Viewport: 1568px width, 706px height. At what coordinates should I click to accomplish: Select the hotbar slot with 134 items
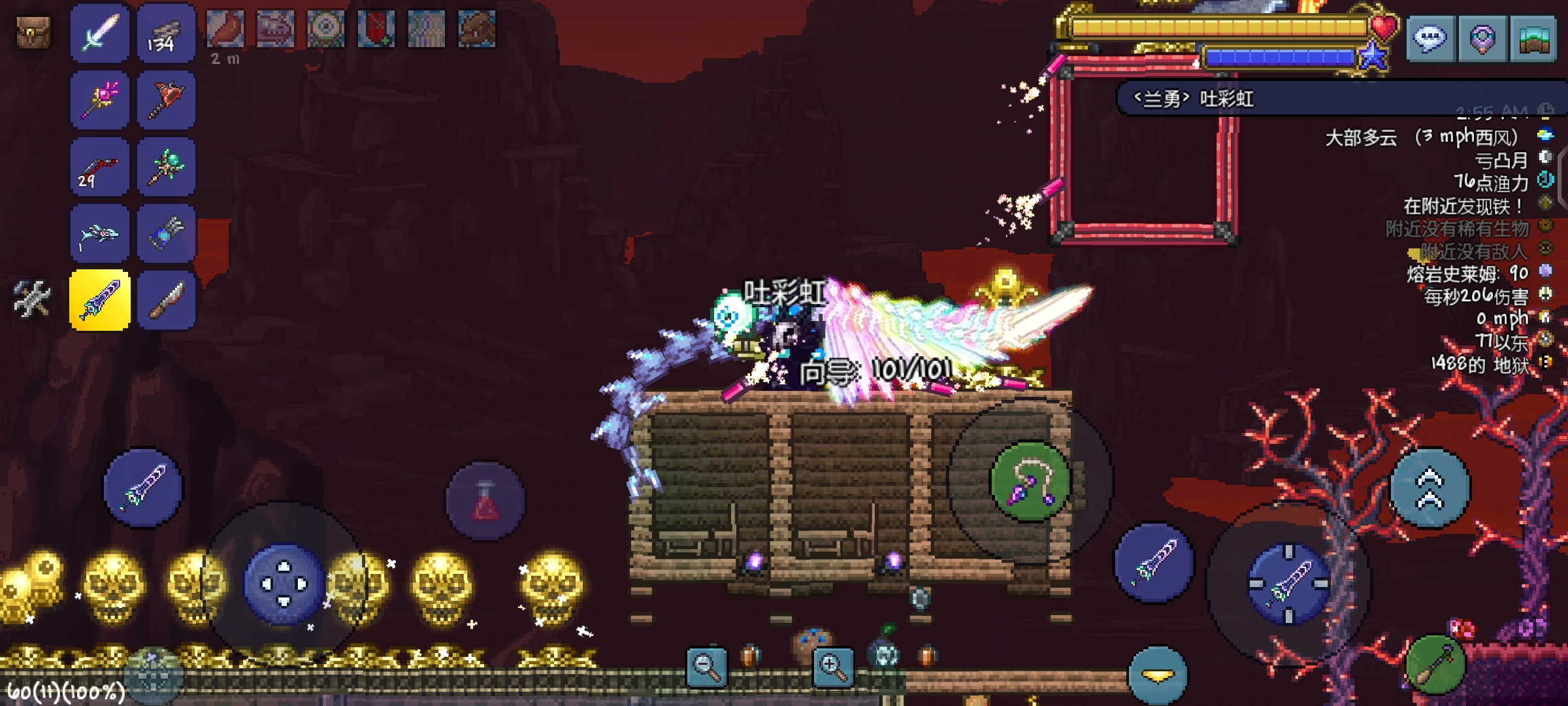tap(166, 33)
